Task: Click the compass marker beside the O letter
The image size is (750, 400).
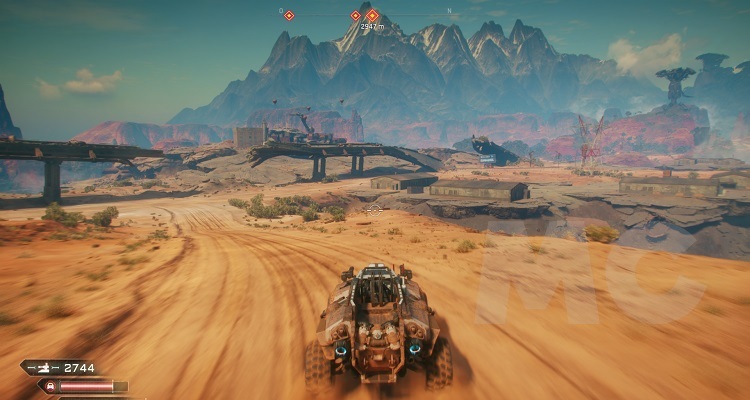Action: click(289, 15)
